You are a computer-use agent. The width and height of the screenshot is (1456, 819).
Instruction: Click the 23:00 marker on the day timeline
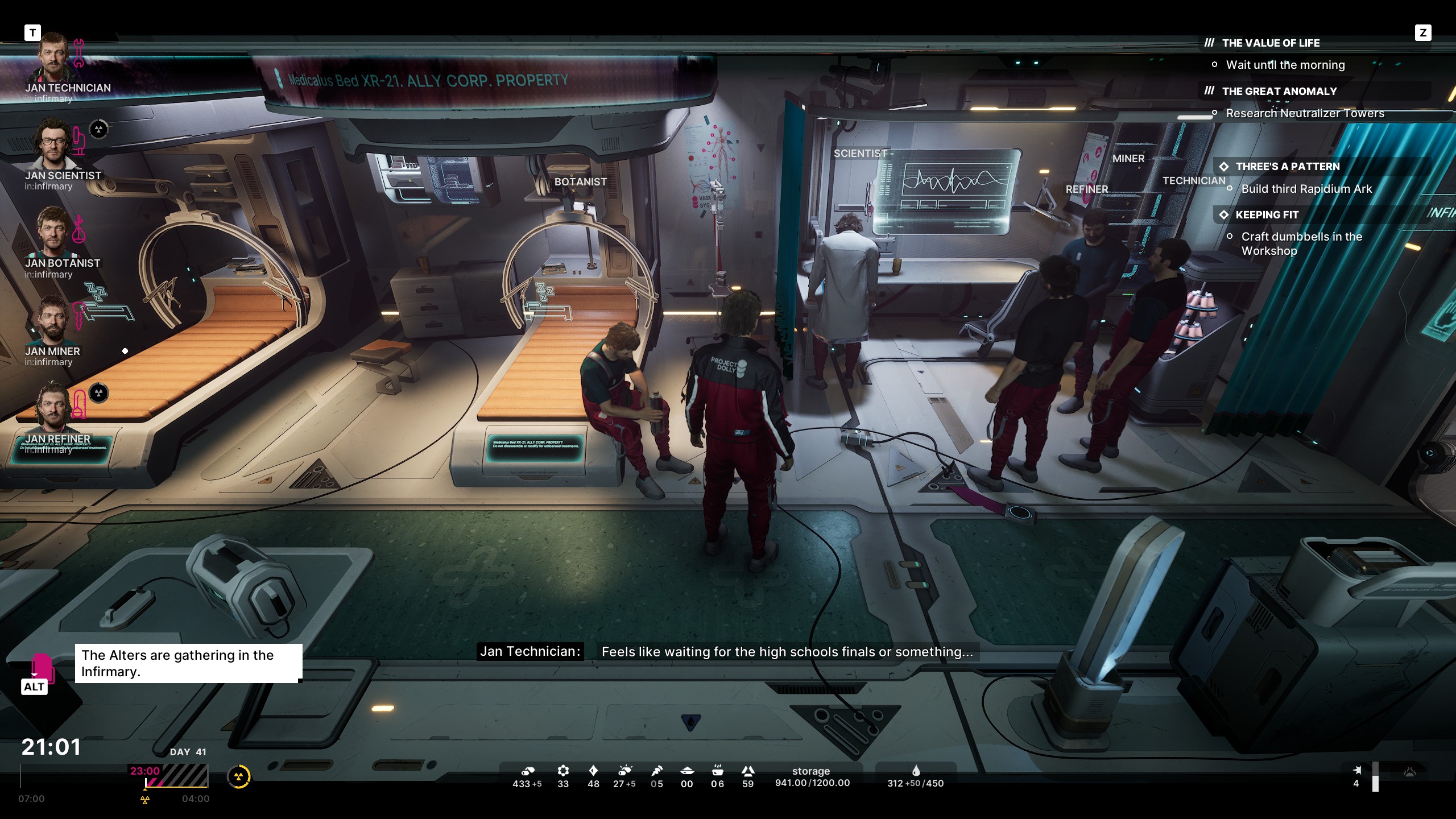[145, 771]
